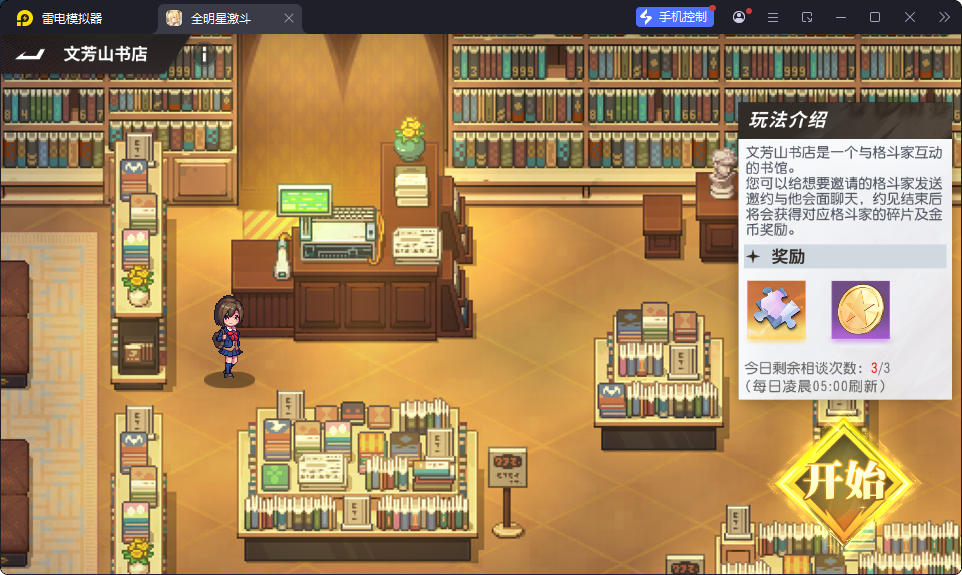Open the info icon beside 文芳山书店
The image size is (962, 575).
[204, 54]
